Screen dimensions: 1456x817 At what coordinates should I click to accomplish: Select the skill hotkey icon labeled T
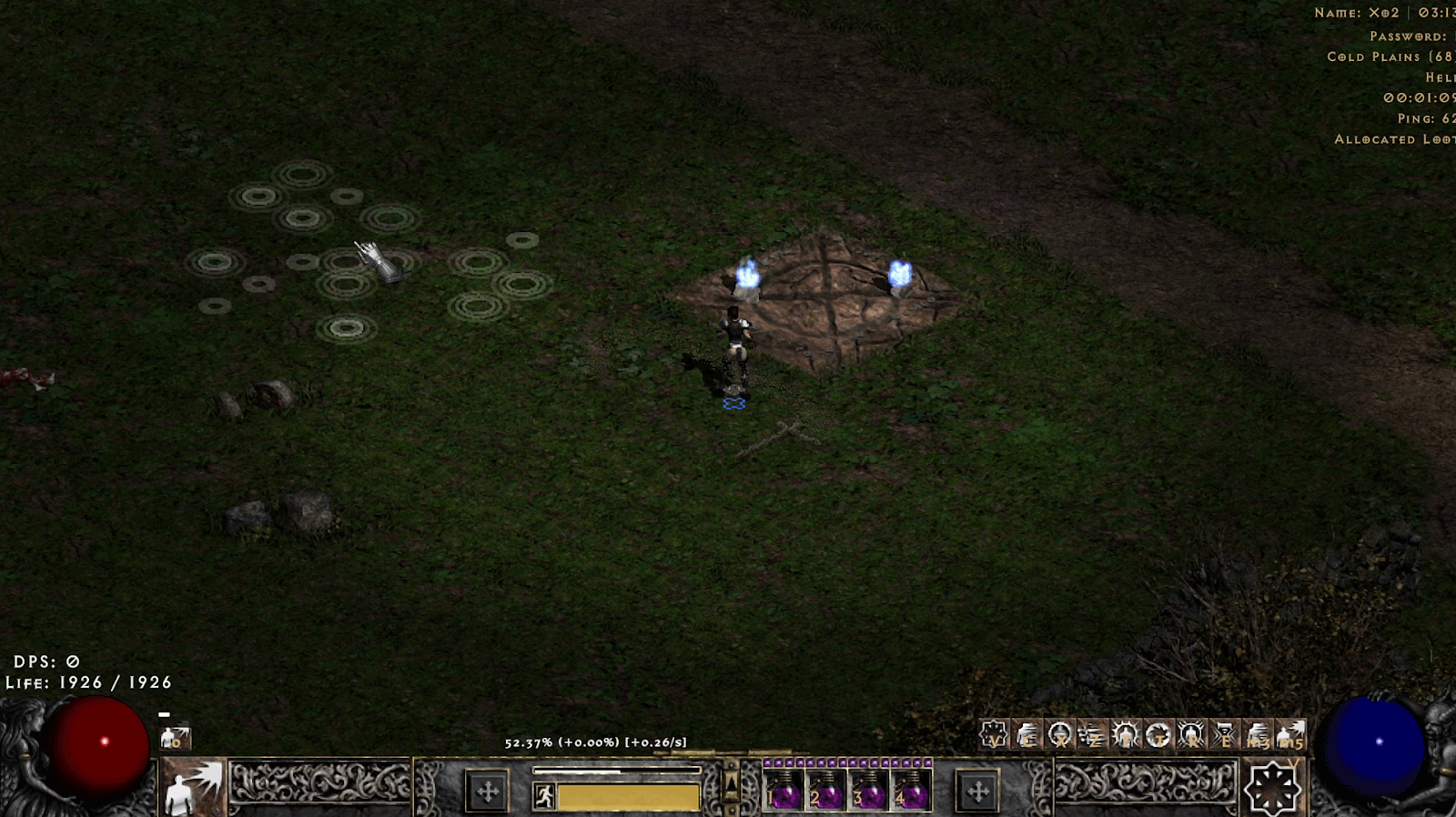pyautogui.click(x=1158, y=734)
